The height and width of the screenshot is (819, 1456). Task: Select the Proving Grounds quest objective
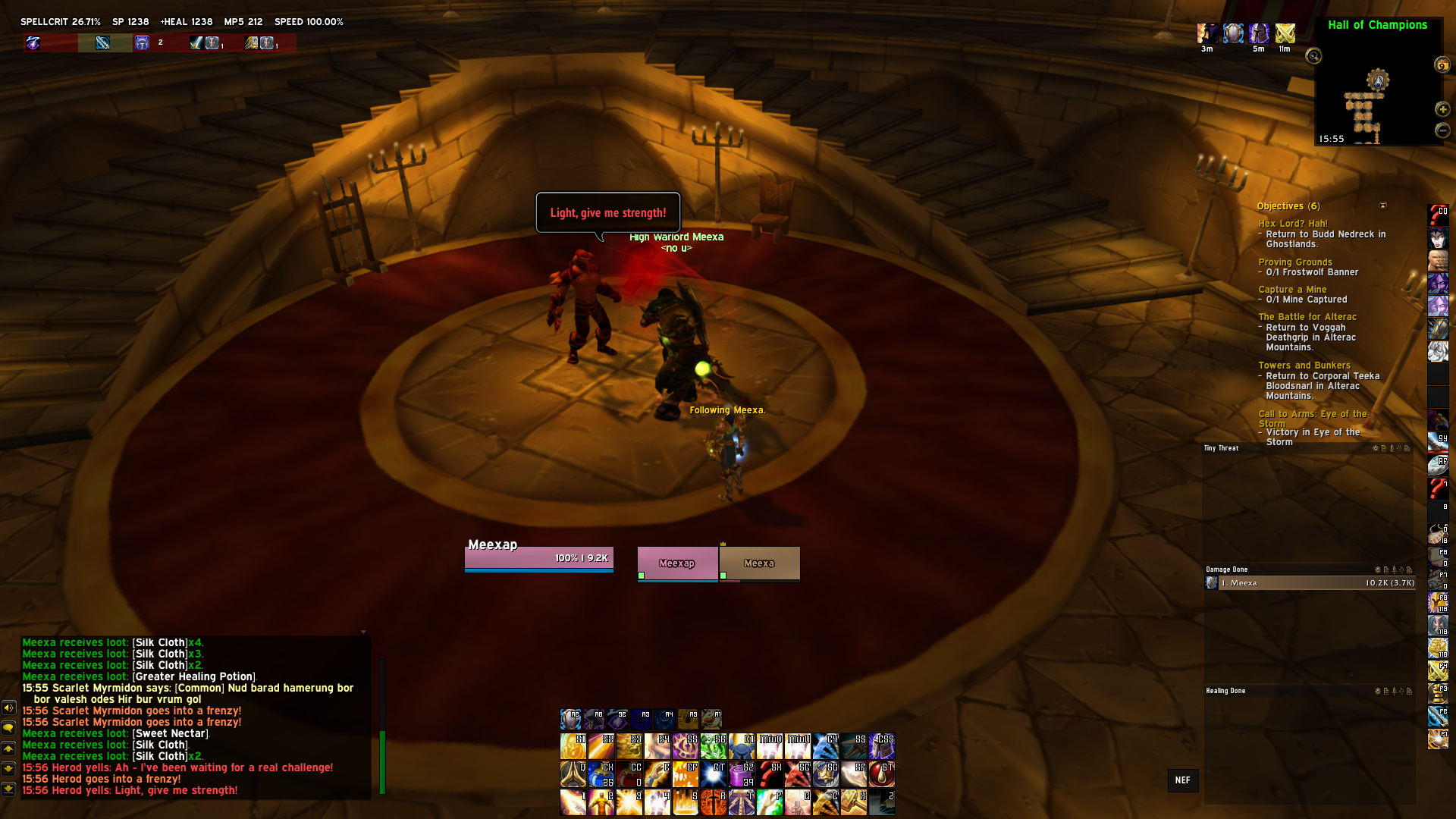click(x=1294, y=262)
